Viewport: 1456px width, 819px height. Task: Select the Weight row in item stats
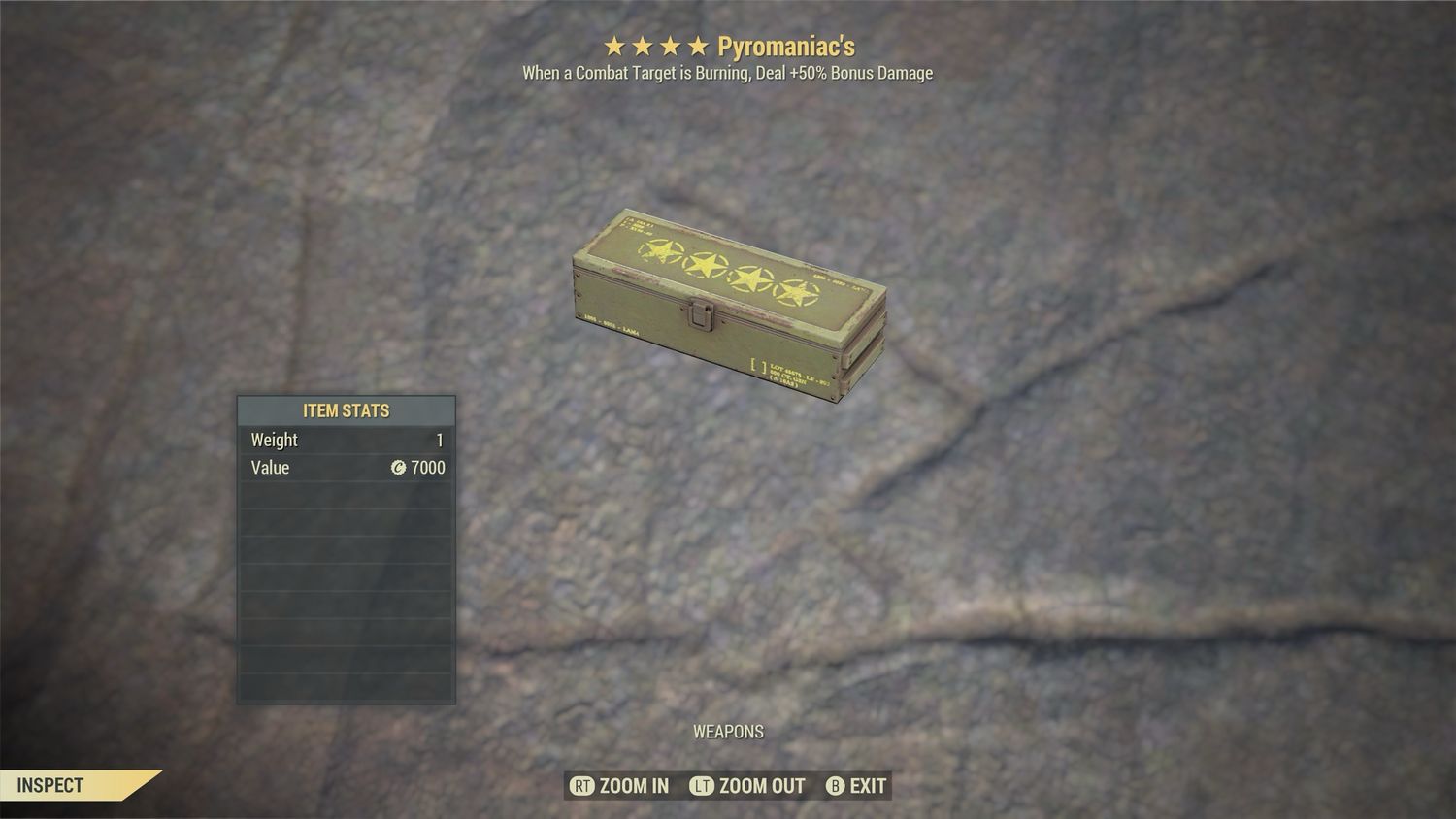coord(346,440)
